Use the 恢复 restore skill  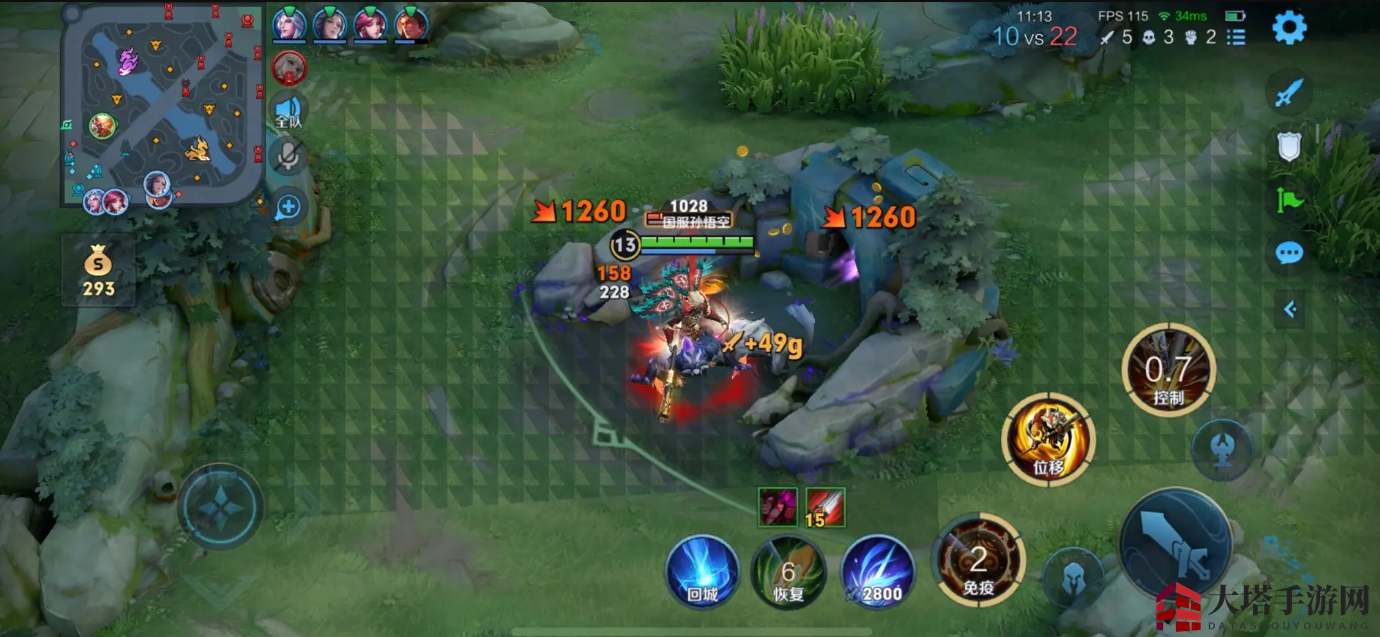tap(788, 571)
